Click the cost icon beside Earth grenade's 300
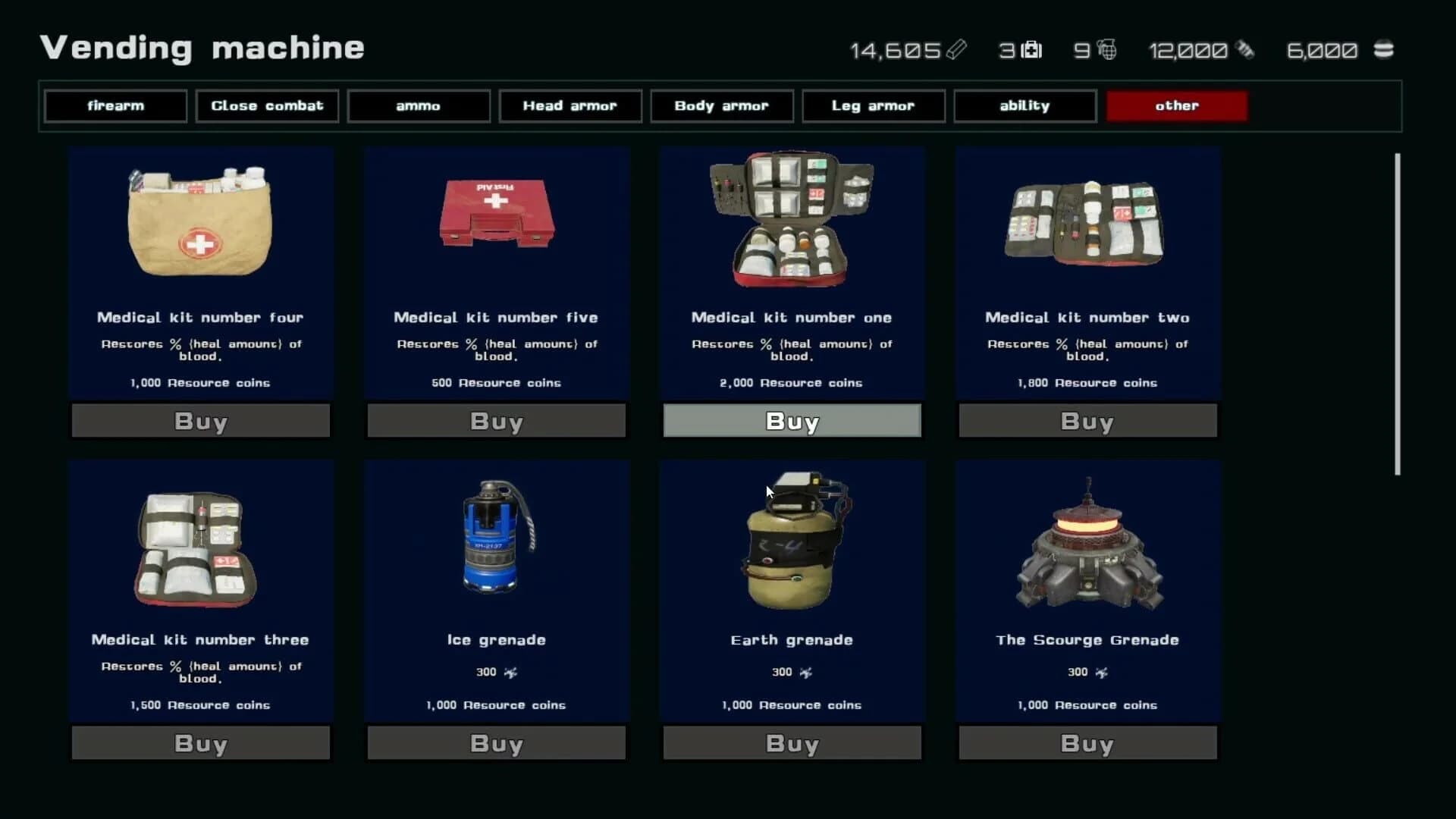Image resolution: width=1456 pixels, height=819 pixels. pos(807,672)
